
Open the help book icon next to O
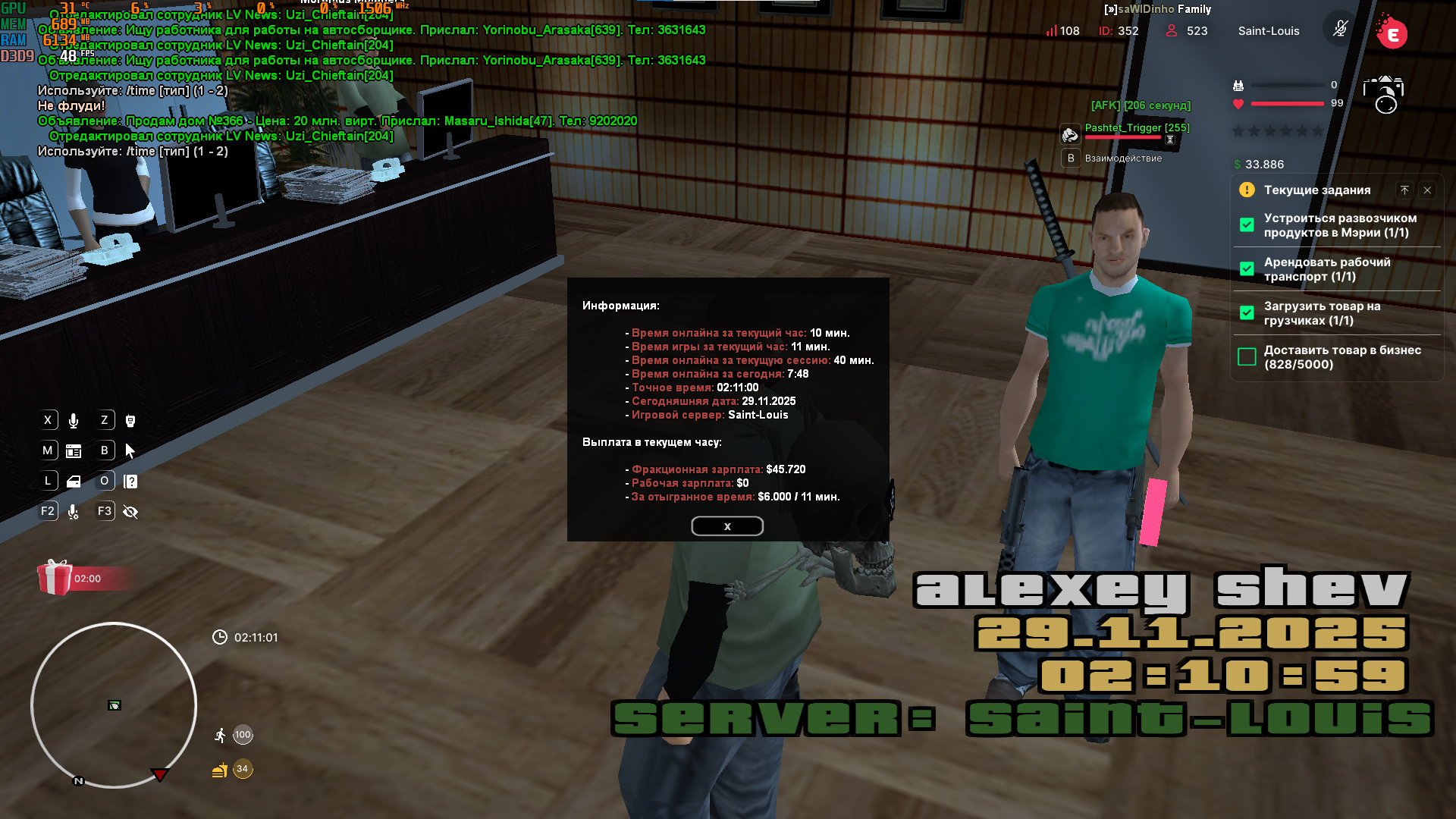click(x=130, y=482)
